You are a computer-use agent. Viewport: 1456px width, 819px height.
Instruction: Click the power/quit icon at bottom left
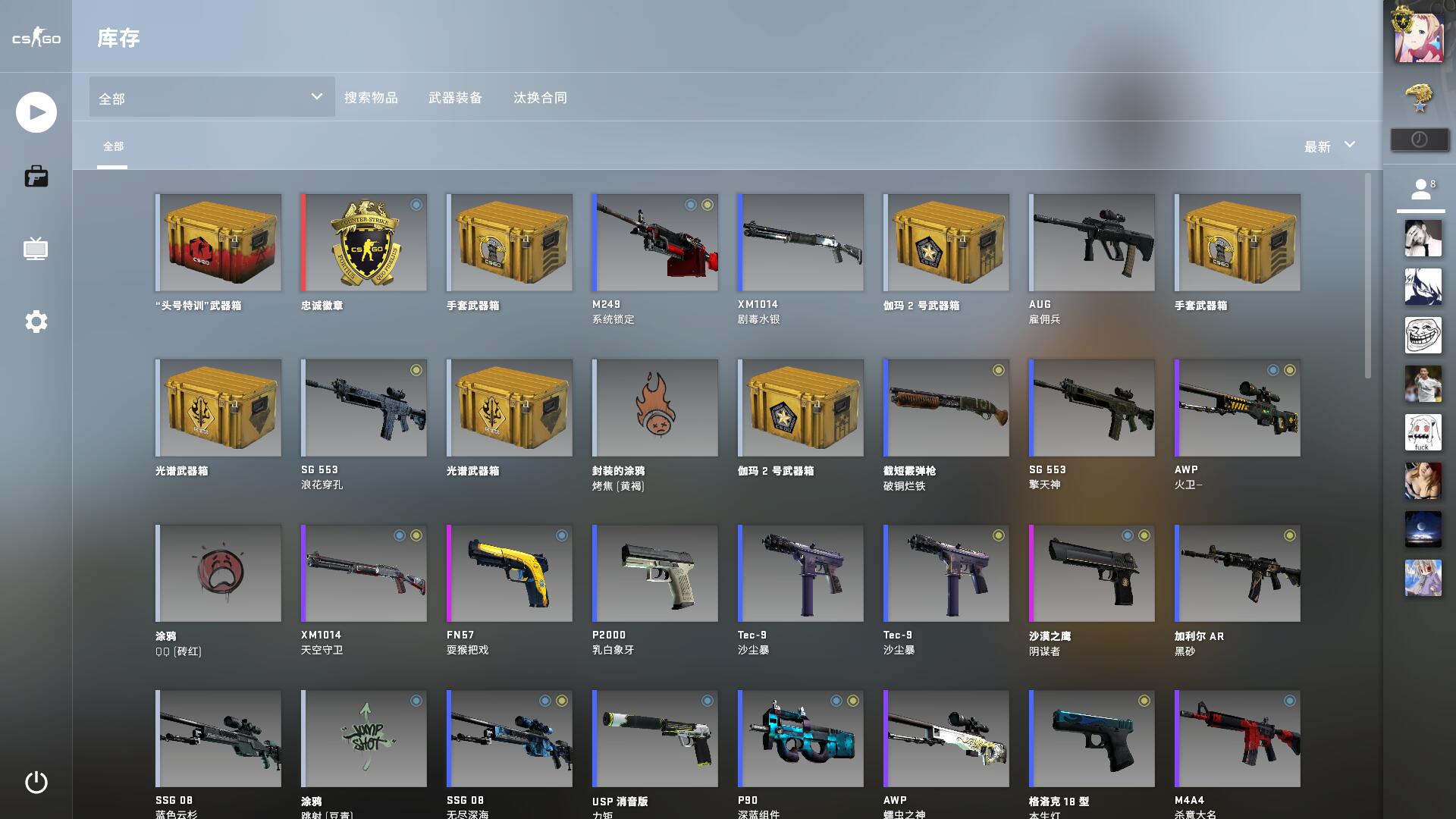tap(35, 782)
